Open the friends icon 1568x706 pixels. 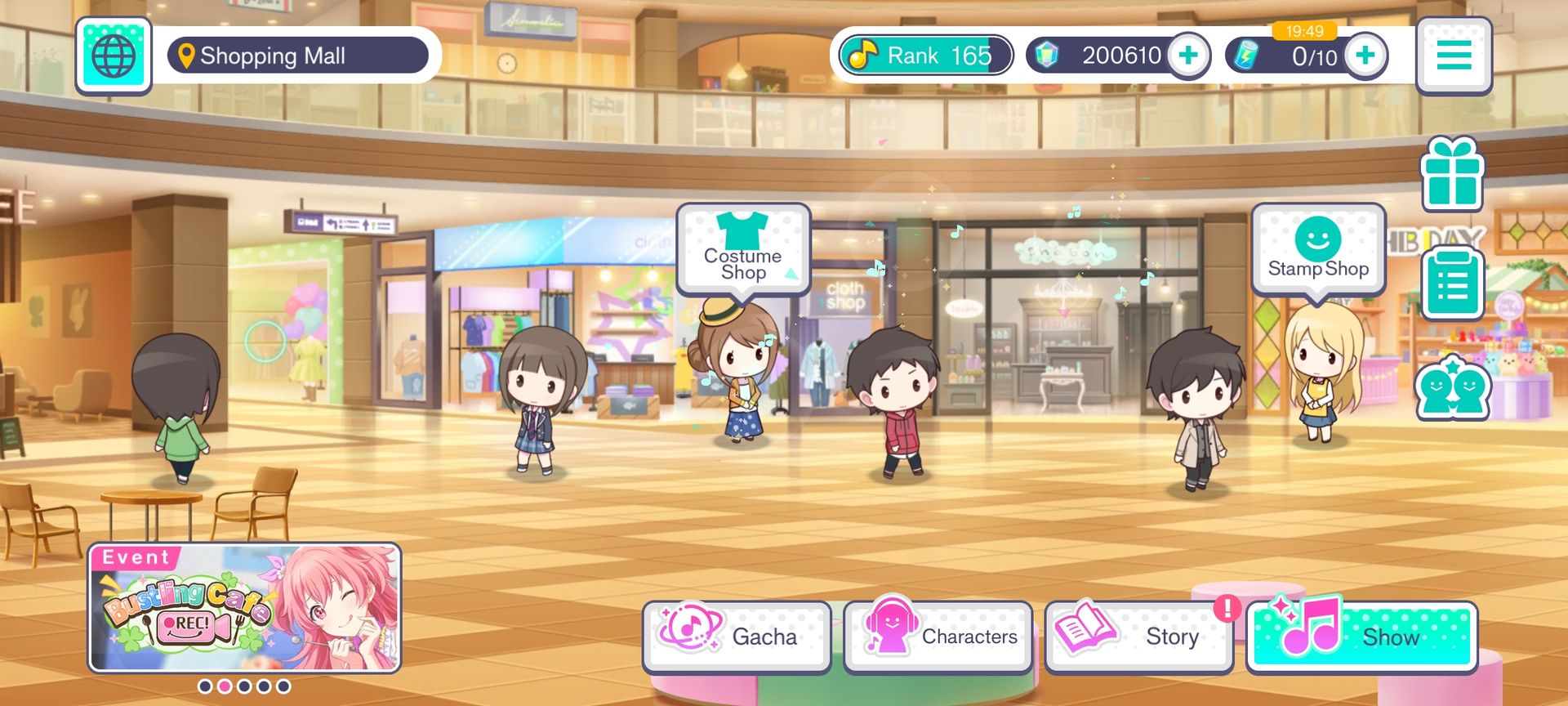1452,388
